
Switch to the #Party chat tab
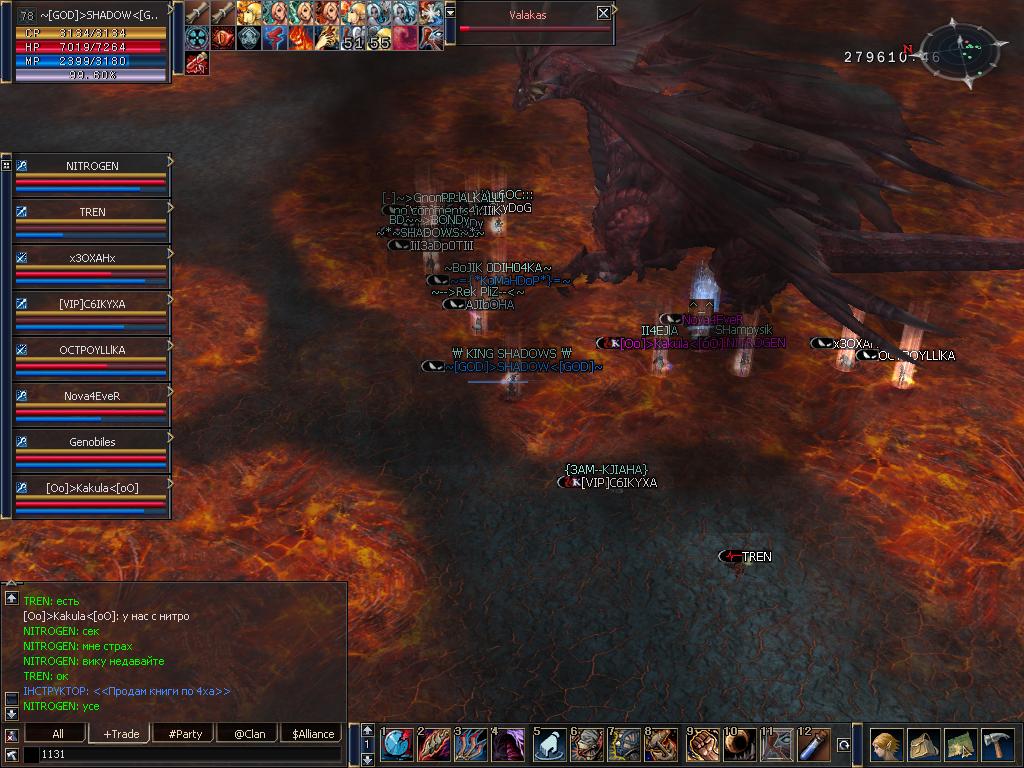(185, 733)
